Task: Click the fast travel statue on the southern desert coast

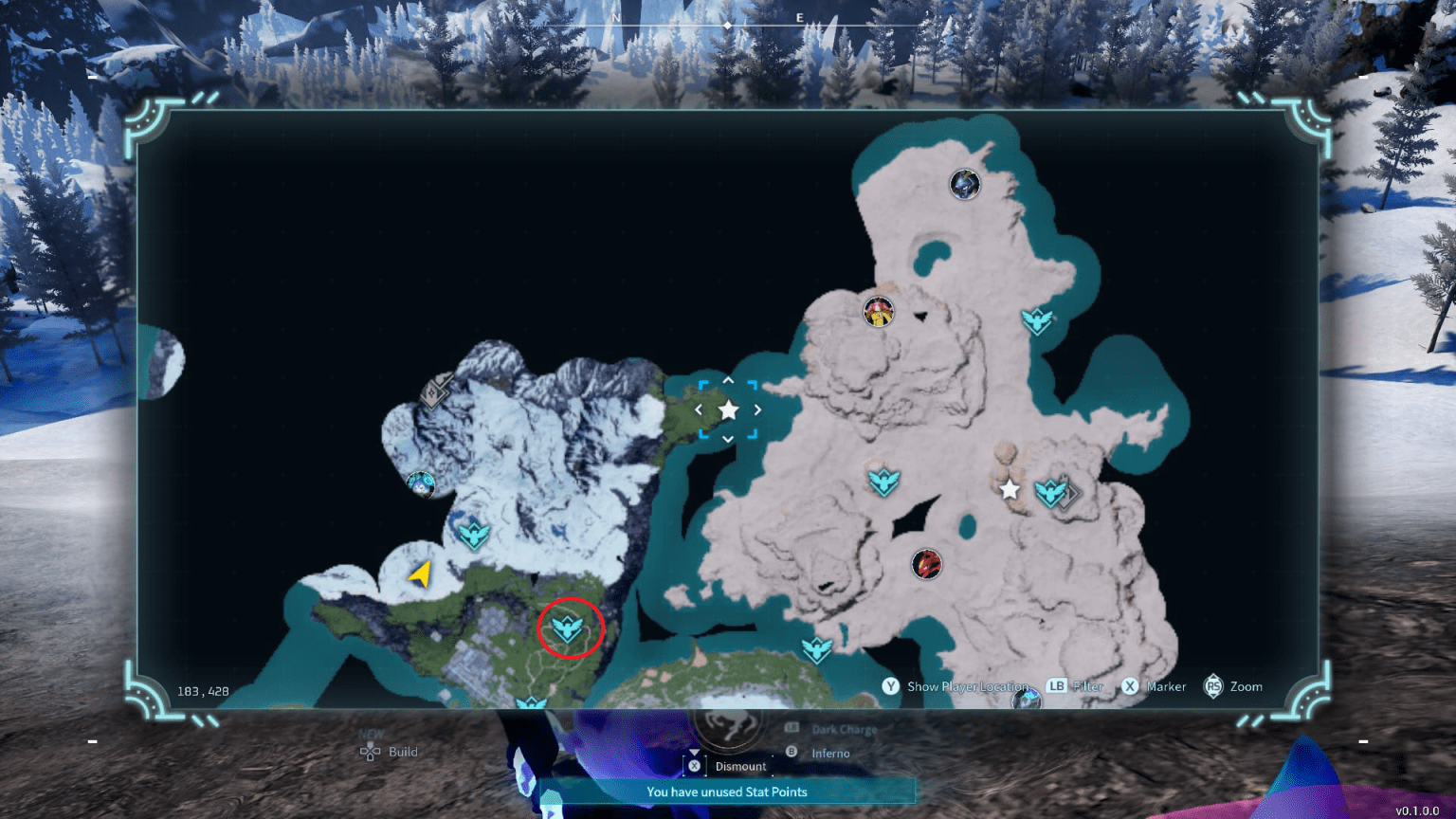Action: [x=817, y=649]
